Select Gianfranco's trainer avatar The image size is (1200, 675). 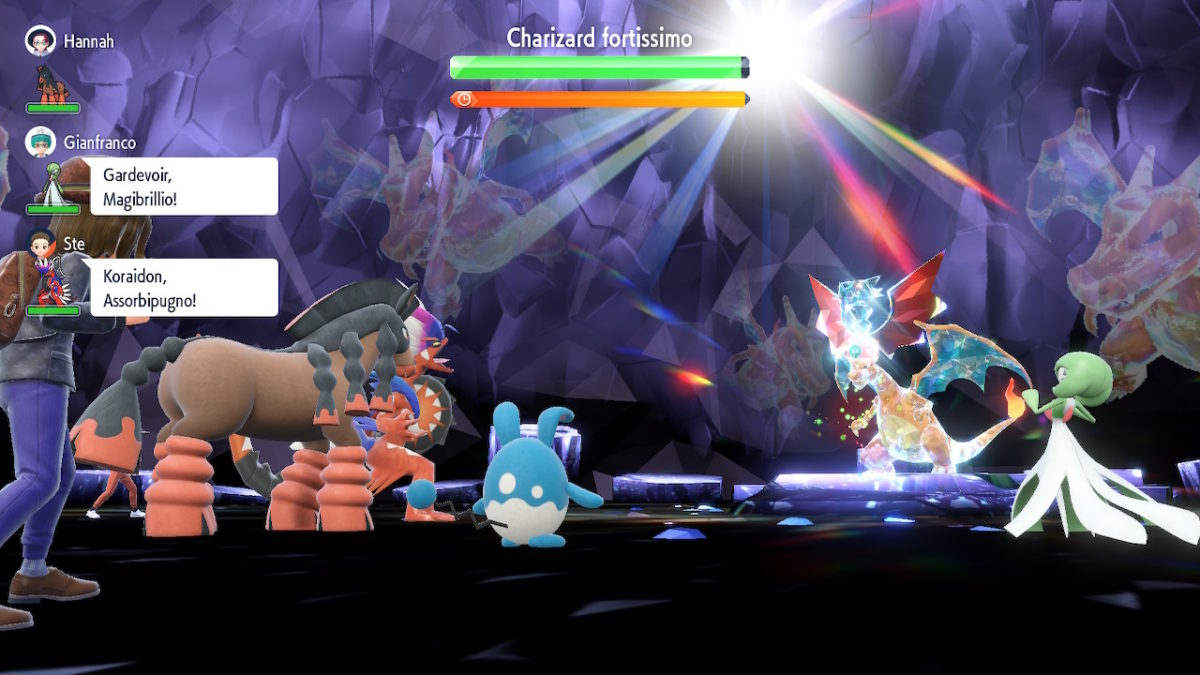40,142
